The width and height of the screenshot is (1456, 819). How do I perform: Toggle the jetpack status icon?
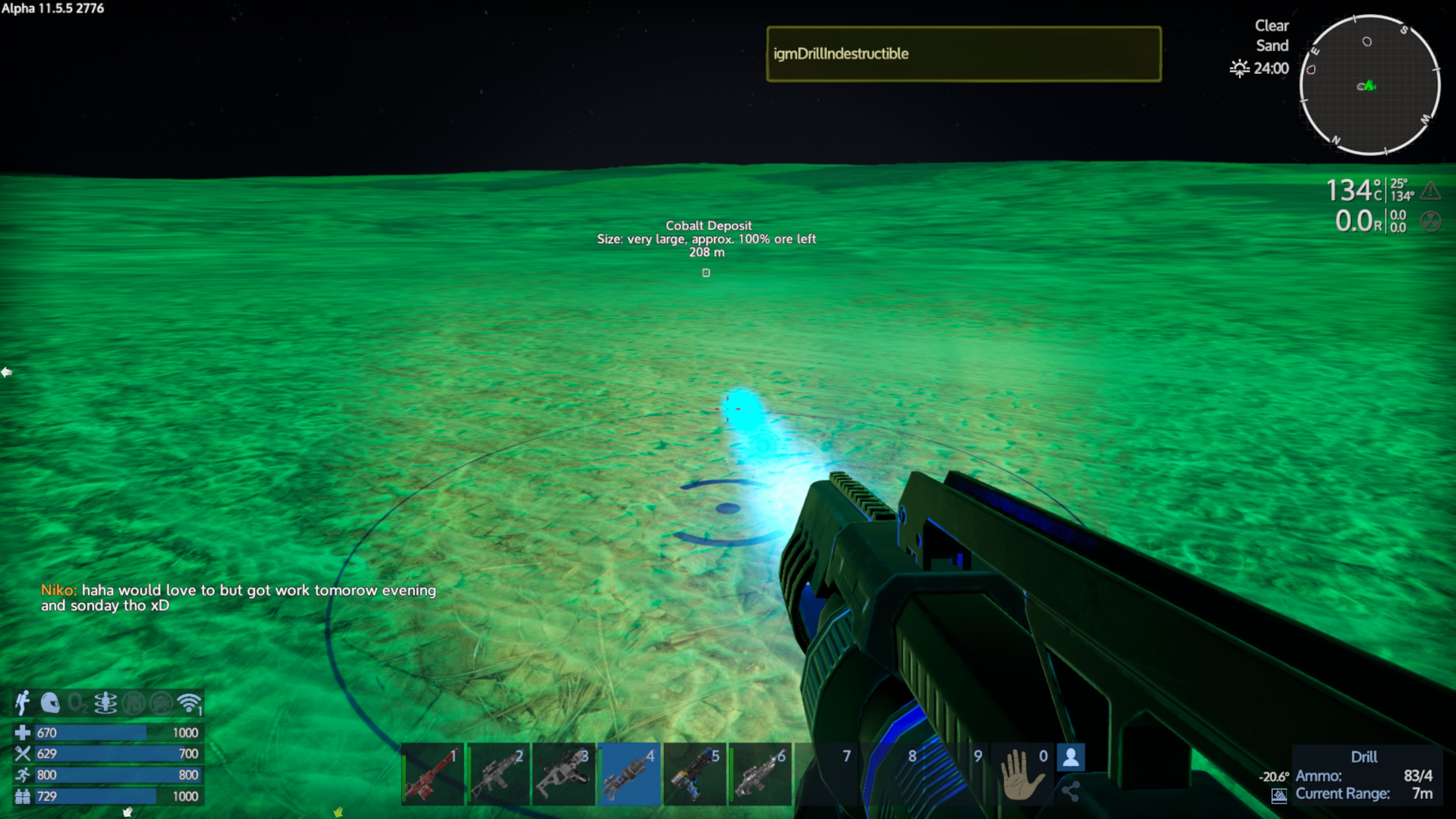point(23,703)
